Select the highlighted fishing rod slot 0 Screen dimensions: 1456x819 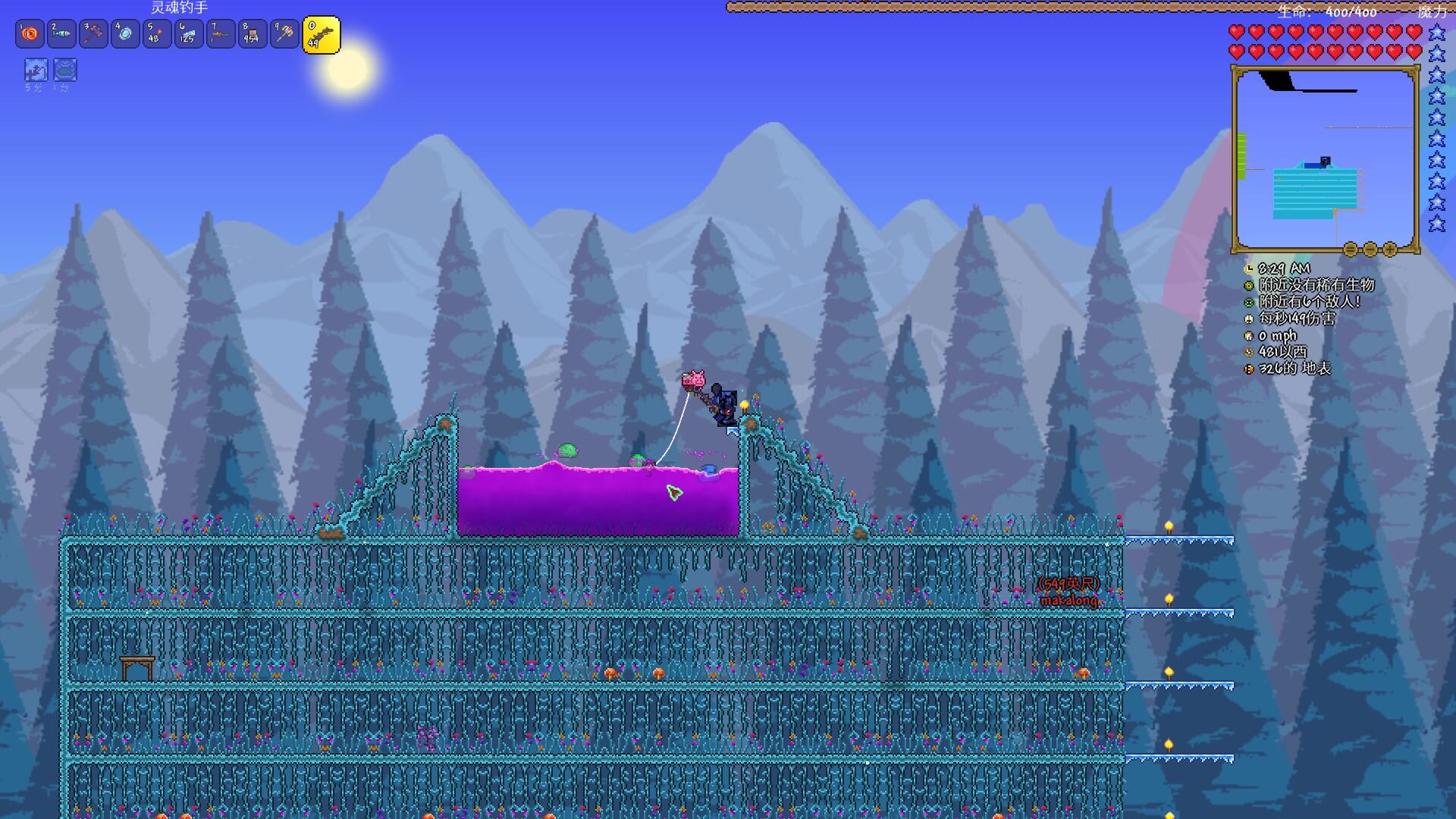click(322, 35)
